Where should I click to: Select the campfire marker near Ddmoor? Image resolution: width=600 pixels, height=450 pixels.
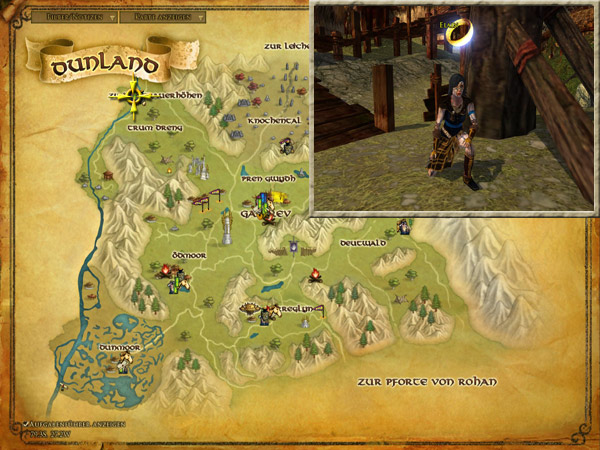[166, 269]
